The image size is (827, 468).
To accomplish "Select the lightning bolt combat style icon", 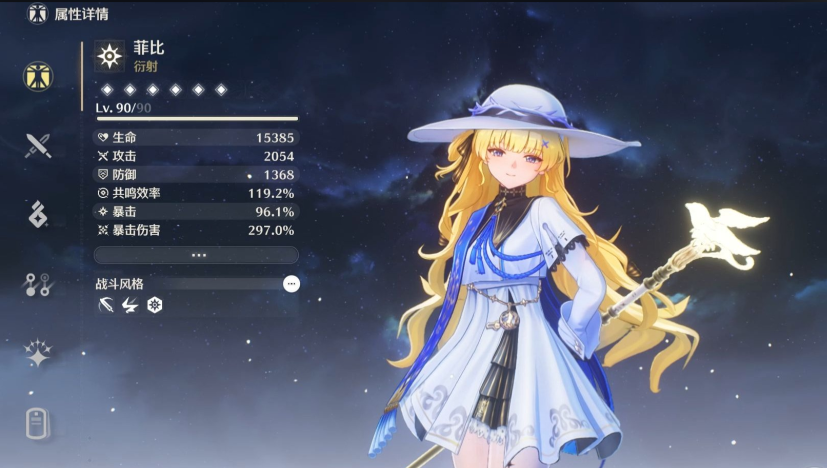I will pyautogui.click(x=130, y=305).
